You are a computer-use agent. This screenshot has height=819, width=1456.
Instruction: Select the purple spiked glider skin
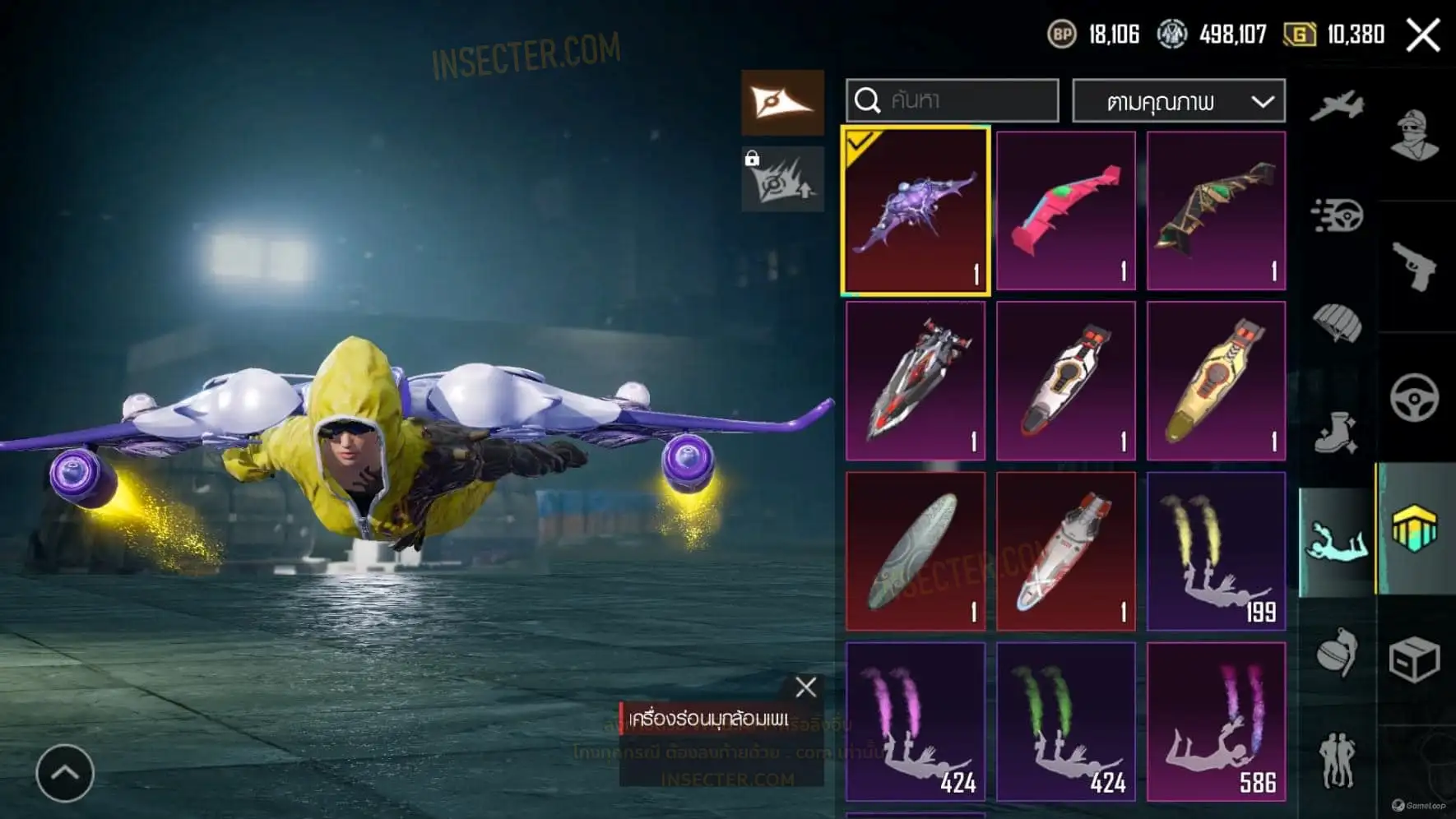[x=916, y=211]
